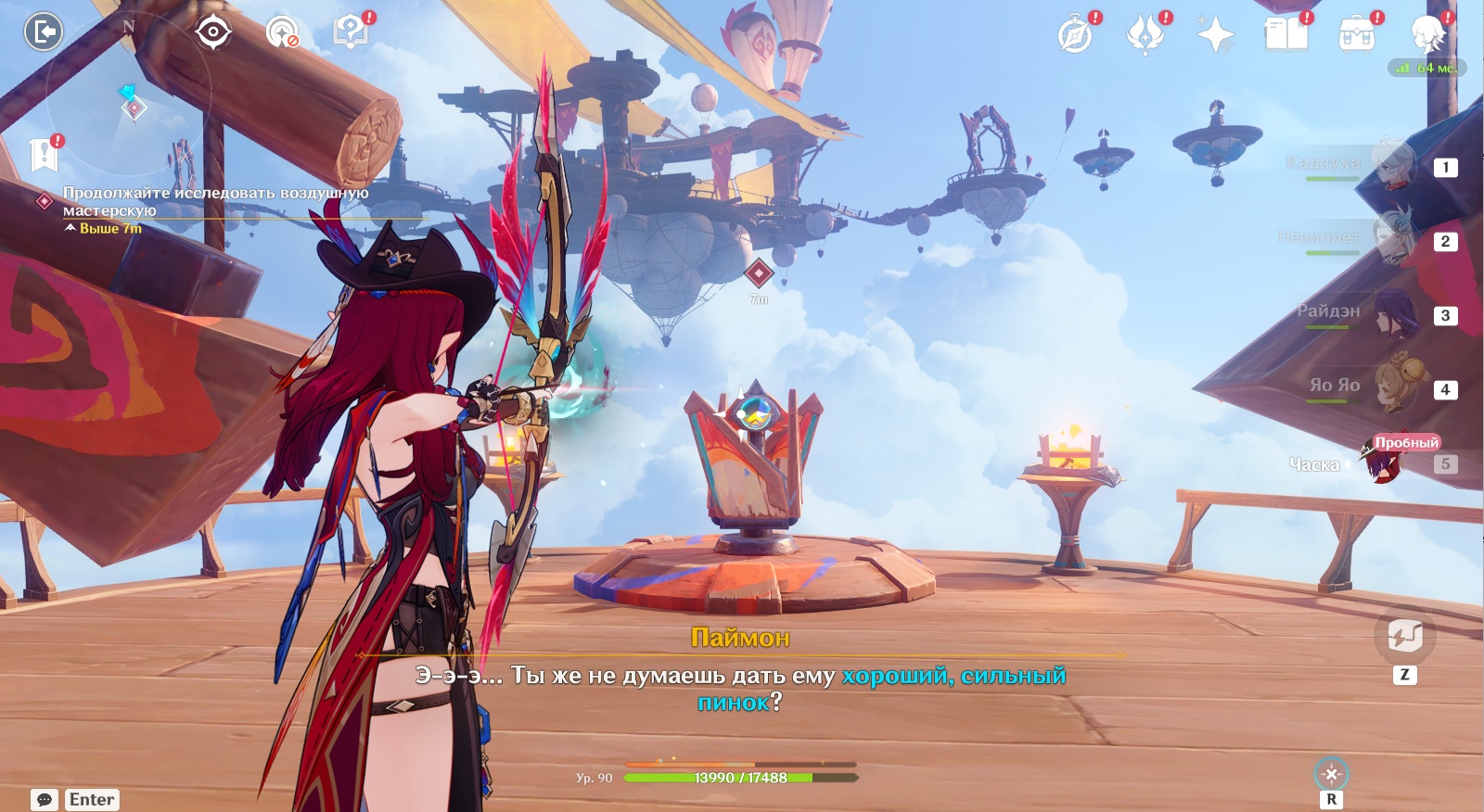
Task: Click the crosshair target icon
Action: tap(212, 32)
